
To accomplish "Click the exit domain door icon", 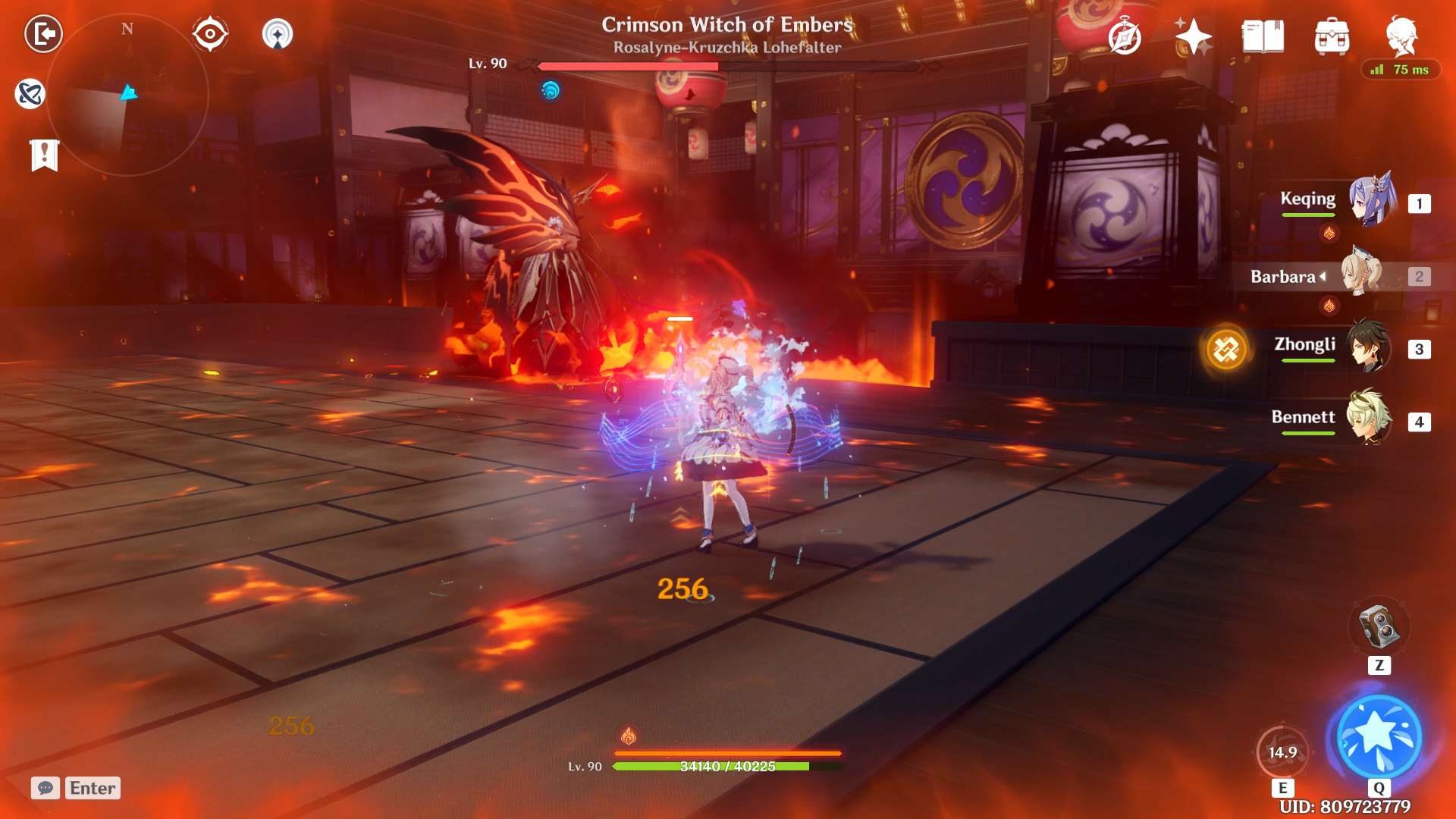I will (x=43, y=34).
